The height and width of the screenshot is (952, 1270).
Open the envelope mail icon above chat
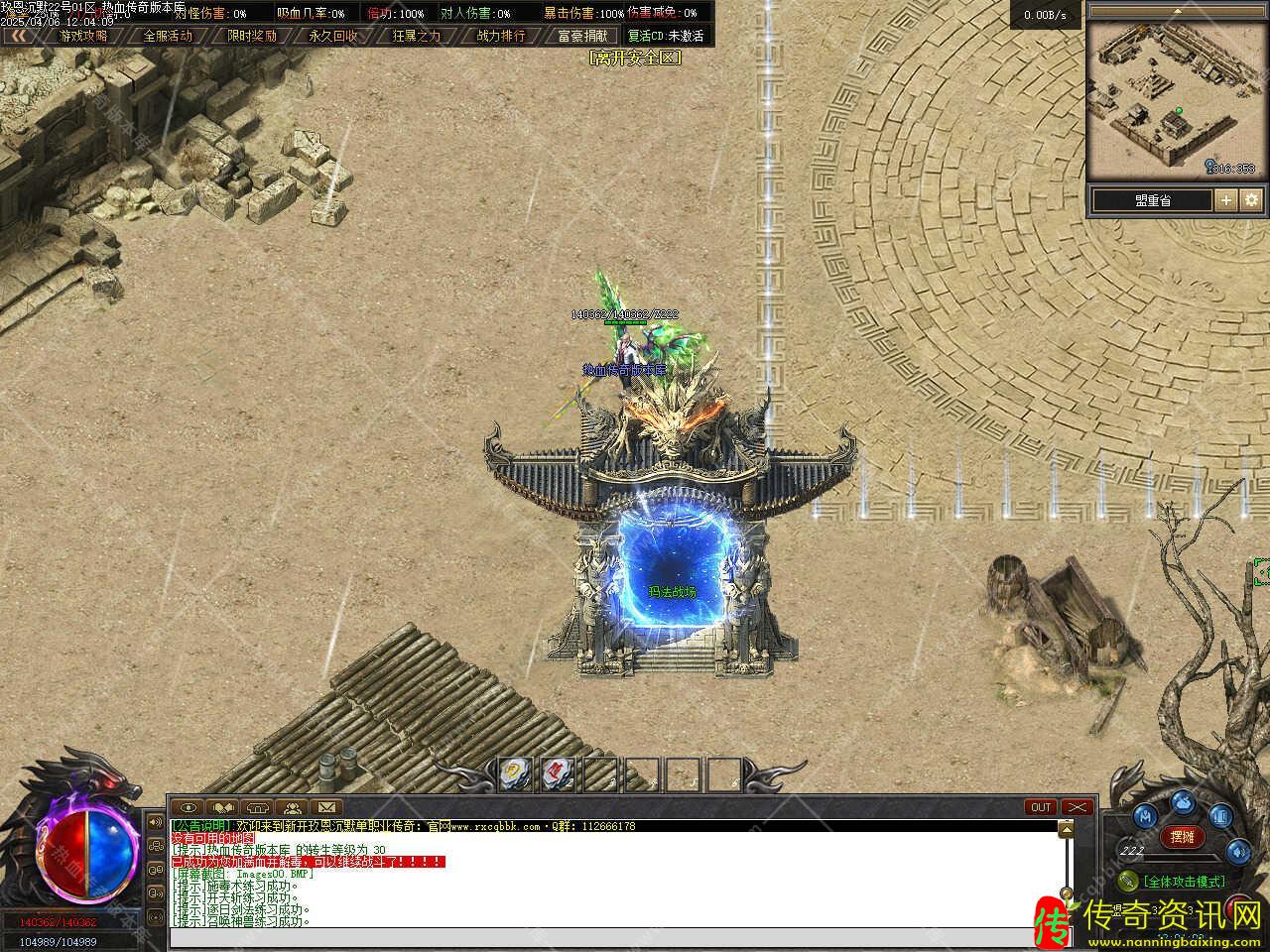point(326,807)
